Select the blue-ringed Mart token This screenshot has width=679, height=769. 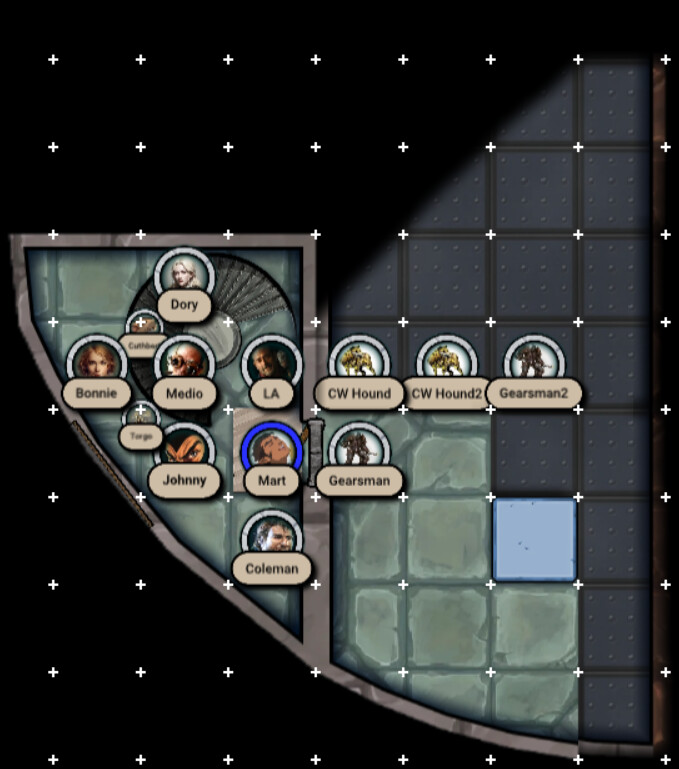[x=271, y=449]
